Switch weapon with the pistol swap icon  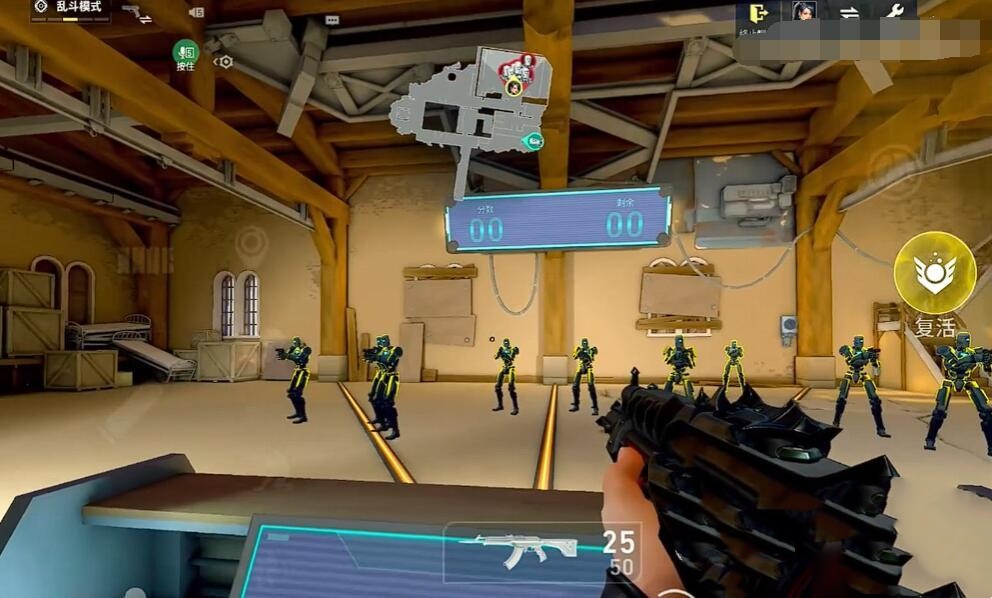coord(137,13)
